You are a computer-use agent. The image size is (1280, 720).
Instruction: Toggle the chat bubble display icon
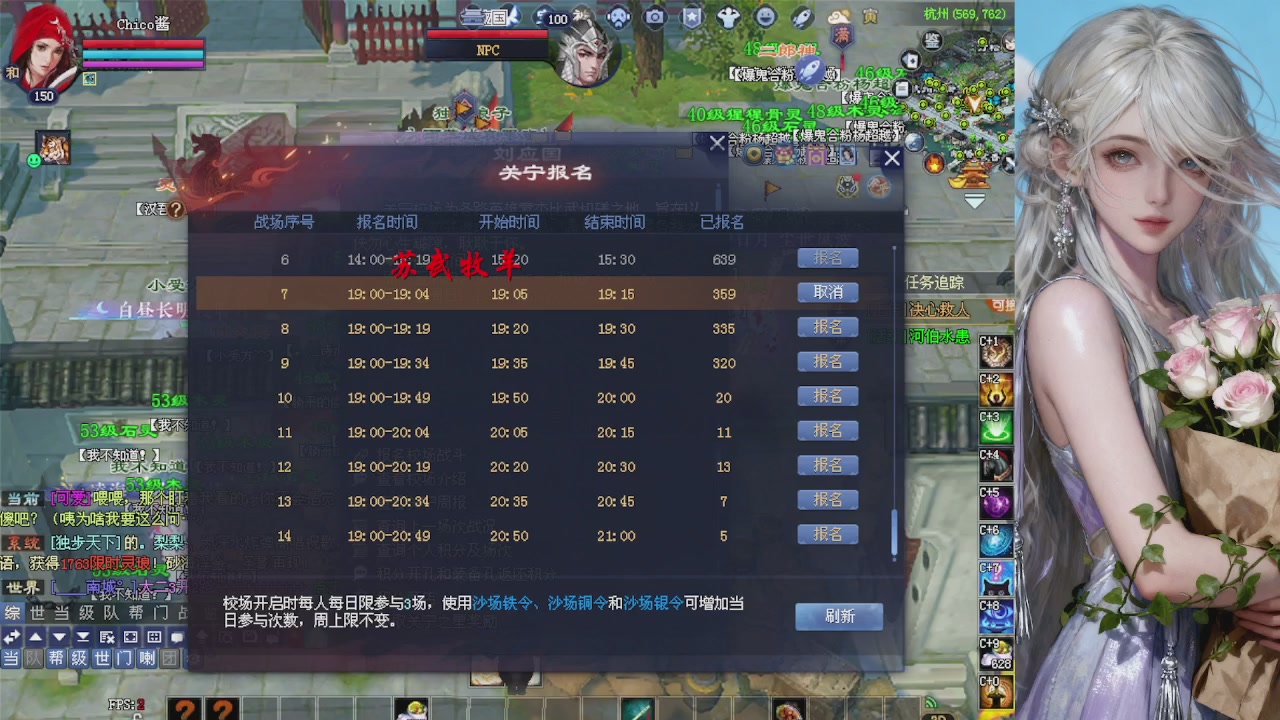[178, 637]
